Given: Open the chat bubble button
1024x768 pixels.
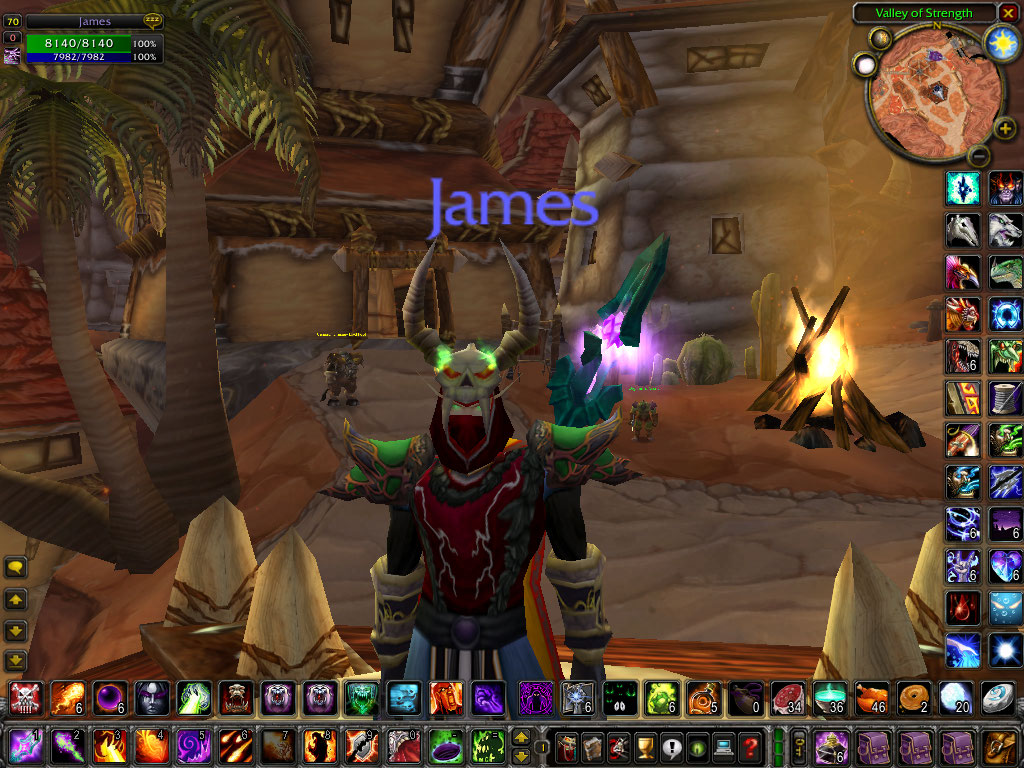Looking at the screenshot, I should [15, 567].
